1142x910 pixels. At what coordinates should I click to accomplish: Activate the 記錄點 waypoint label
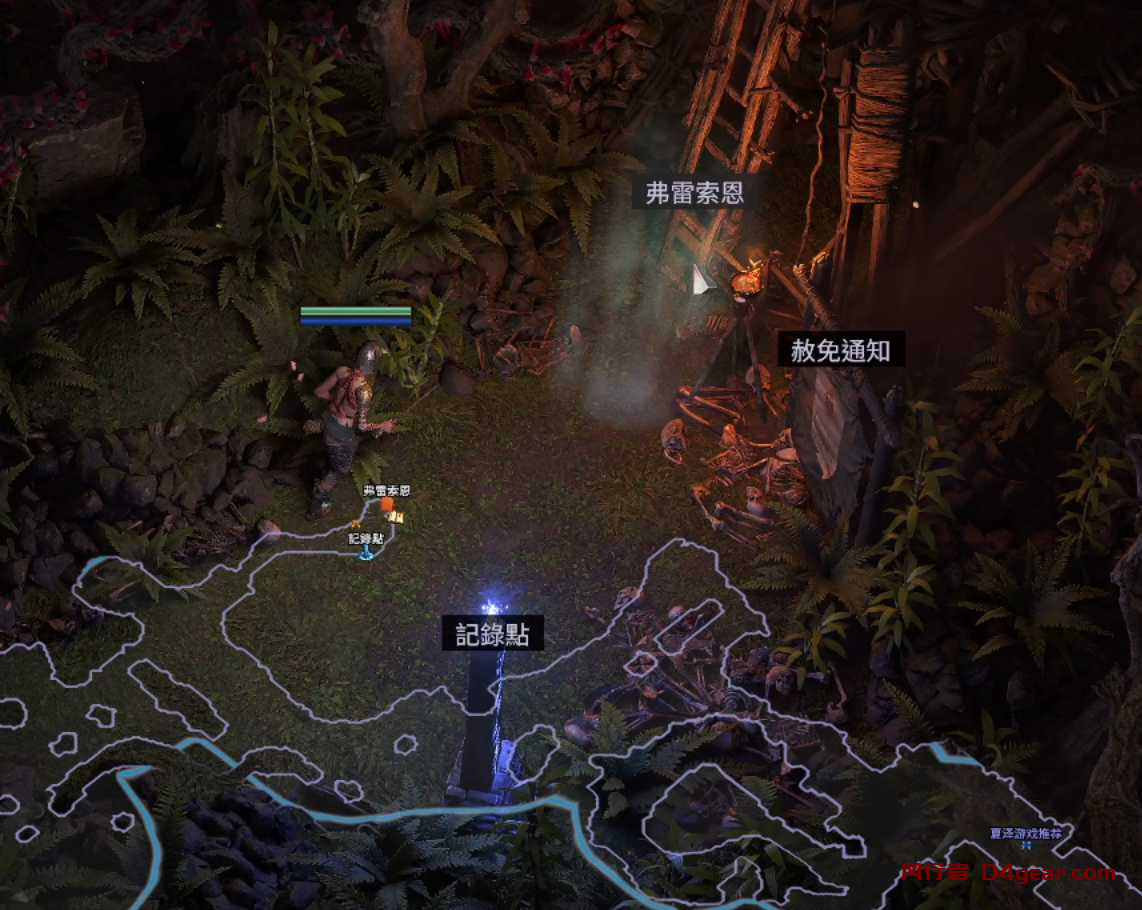492,633
